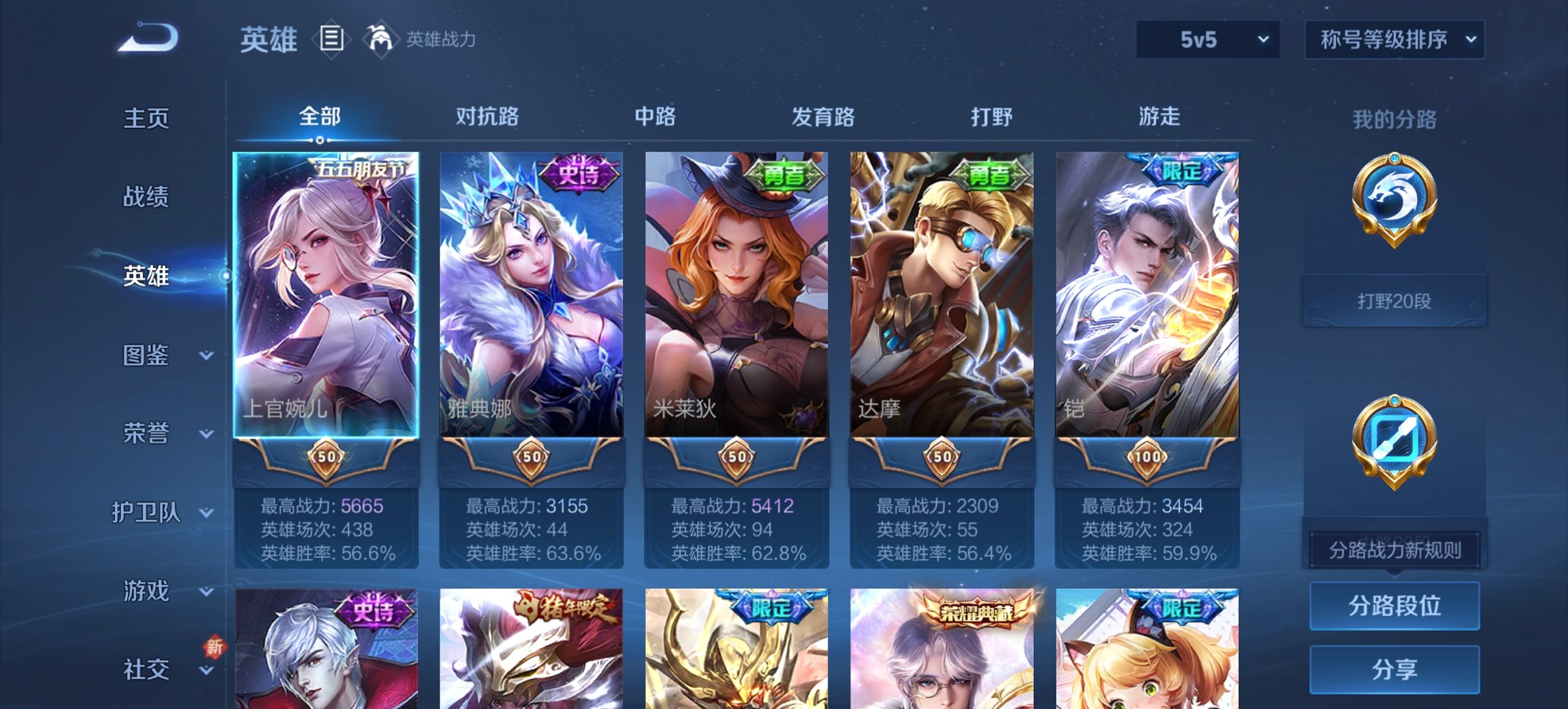Open the hero list icon beside 英雄 title
This screenshot has height=709, width=1568.
[333, 40]
